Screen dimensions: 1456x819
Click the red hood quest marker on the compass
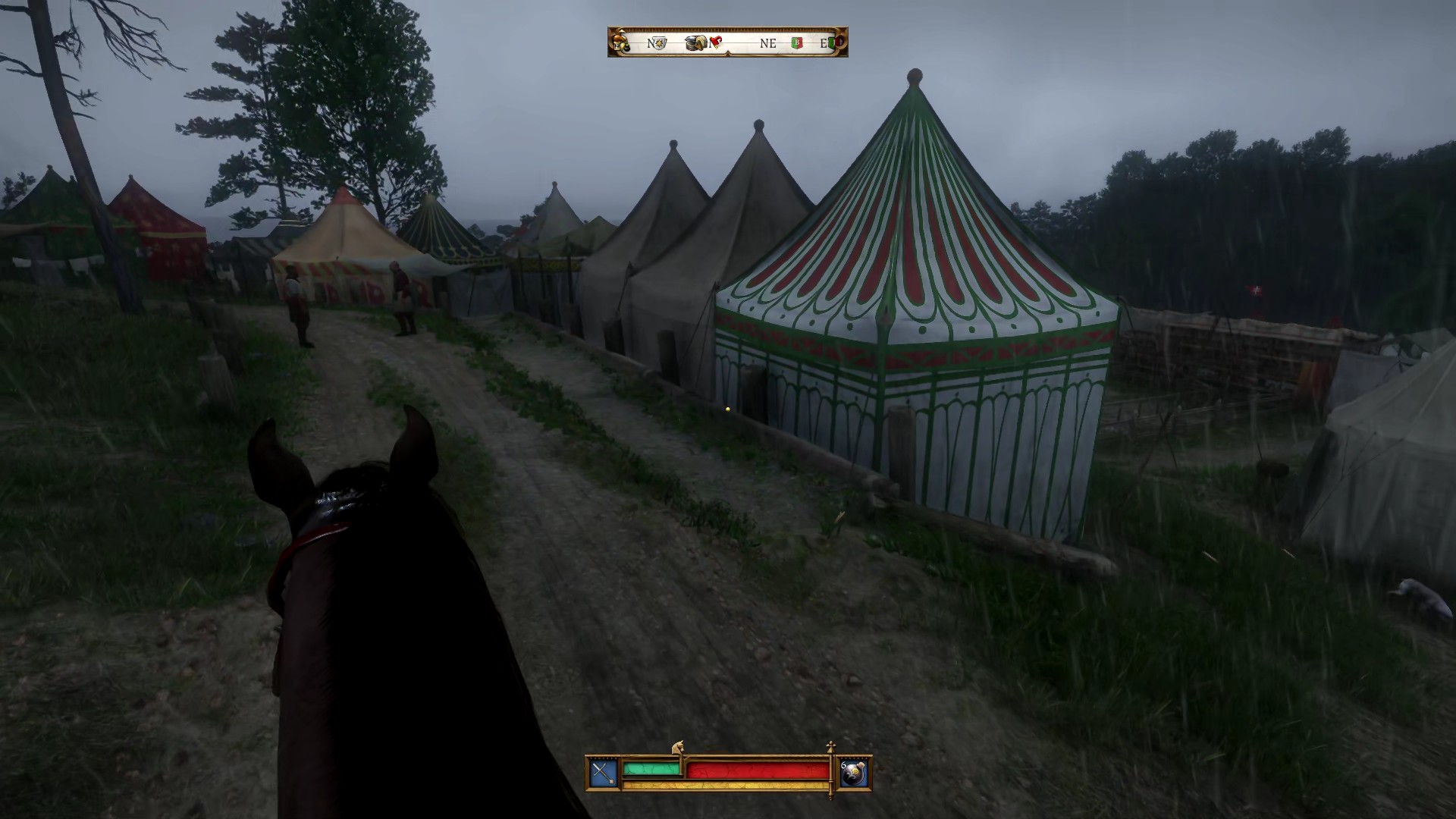pos(716,41)
